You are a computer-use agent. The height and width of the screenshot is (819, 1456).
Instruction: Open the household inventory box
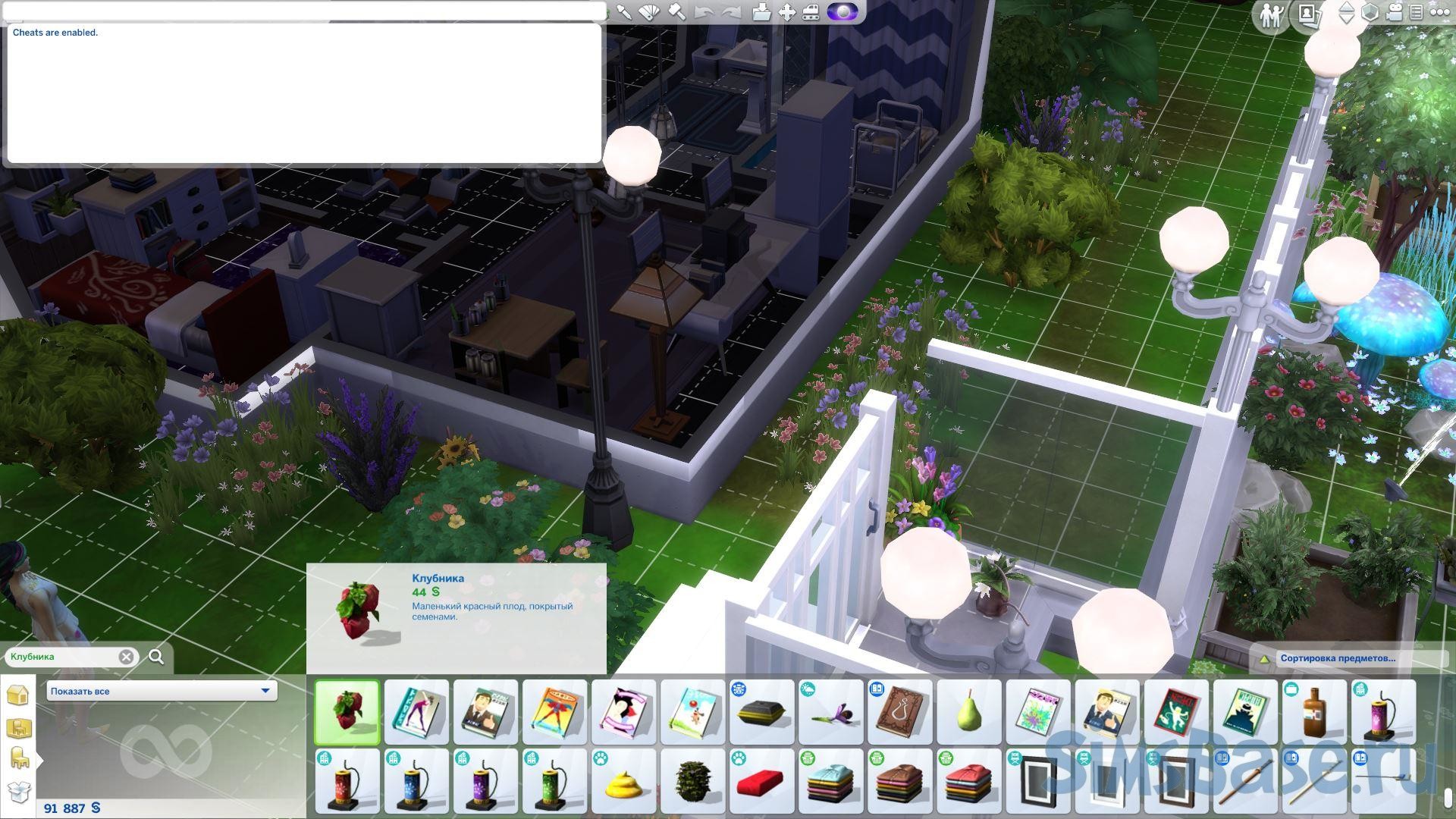pos(18,792)
